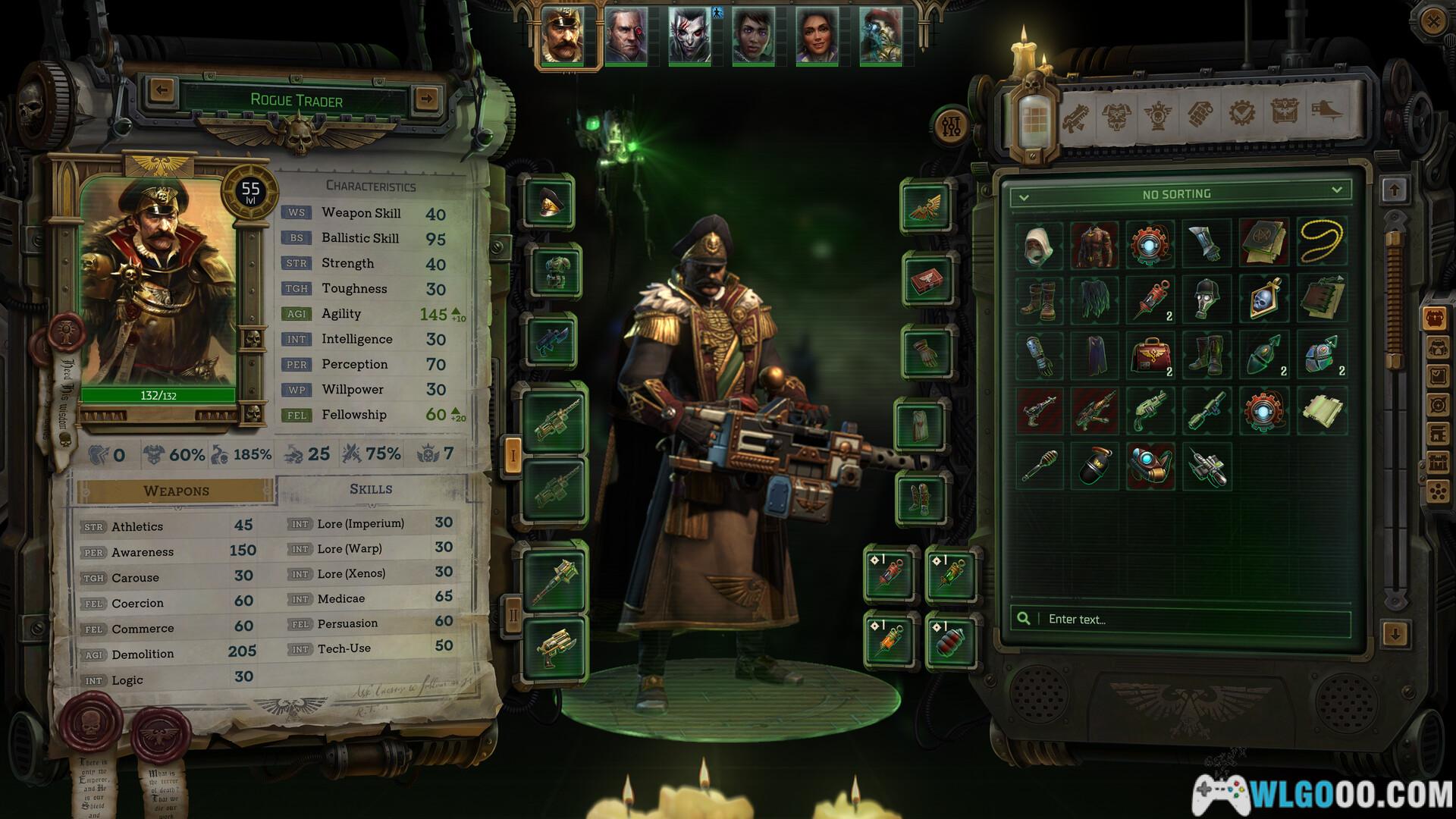Click the inventory scroll down arrow button

pos(1395,633)
